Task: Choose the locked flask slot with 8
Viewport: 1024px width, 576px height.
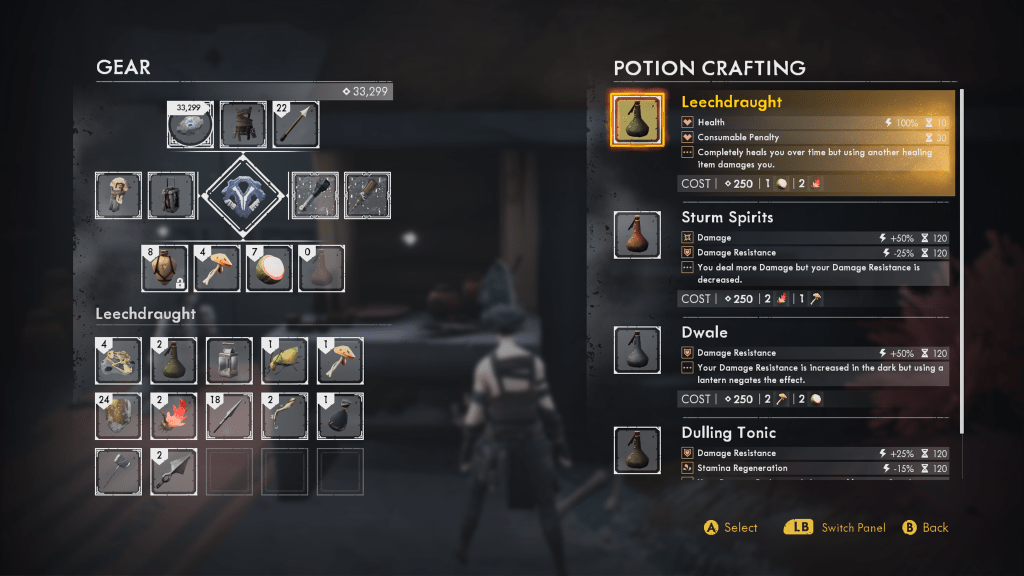Action: (x=164, y=268)
